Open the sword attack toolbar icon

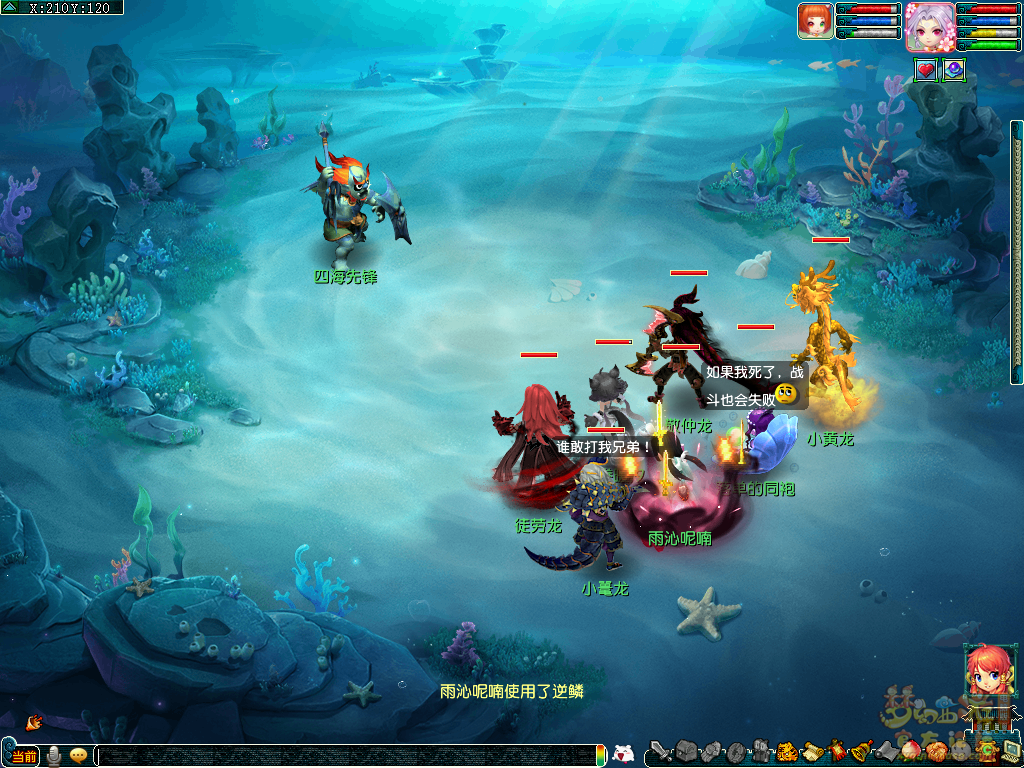[x=660, y=751]
